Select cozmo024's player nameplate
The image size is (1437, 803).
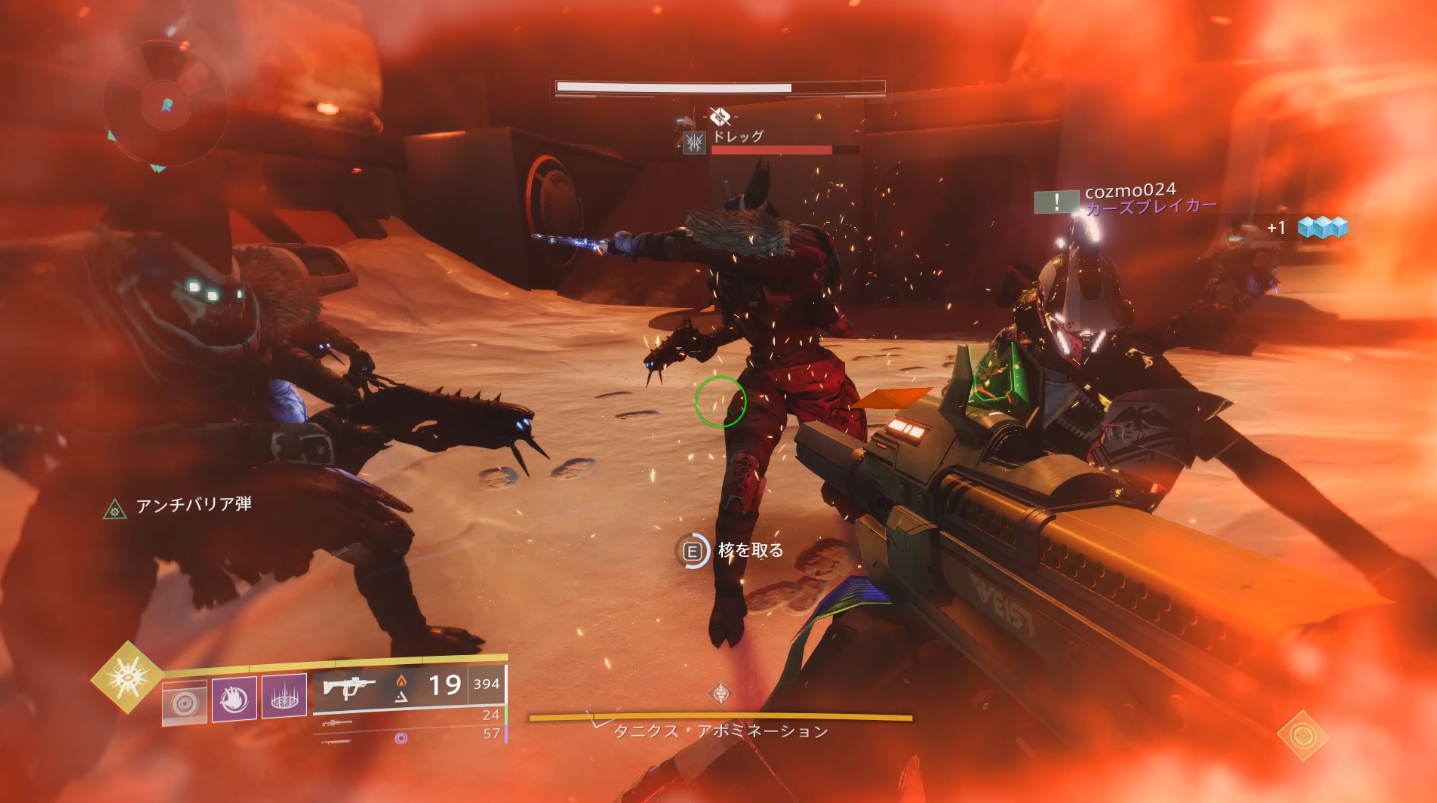click(x=1130, y=190)
